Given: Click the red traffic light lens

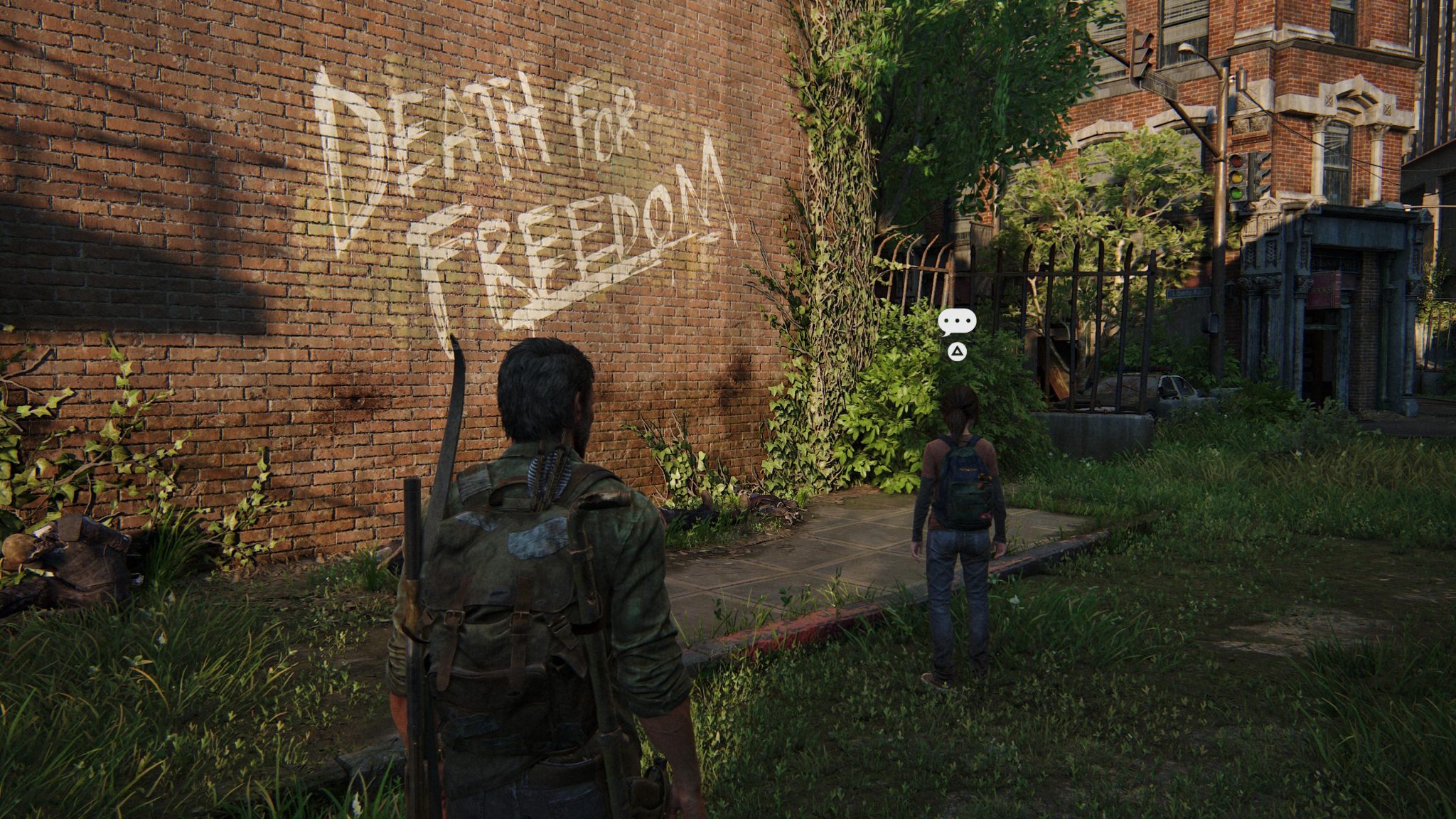Looking at the screenshot, I should tap(1237, 161).
